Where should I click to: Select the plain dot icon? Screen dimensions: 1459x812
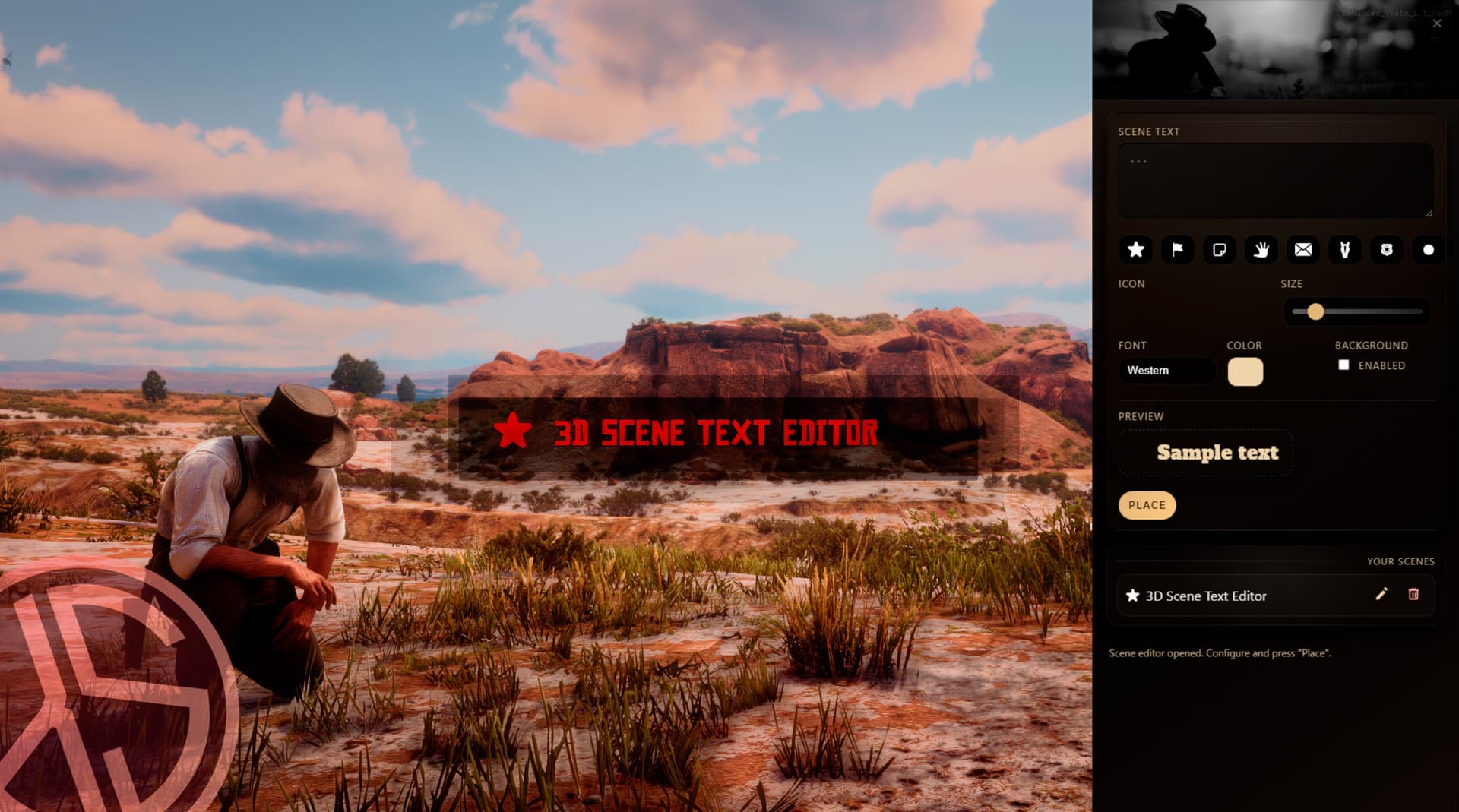(1427, 250)
